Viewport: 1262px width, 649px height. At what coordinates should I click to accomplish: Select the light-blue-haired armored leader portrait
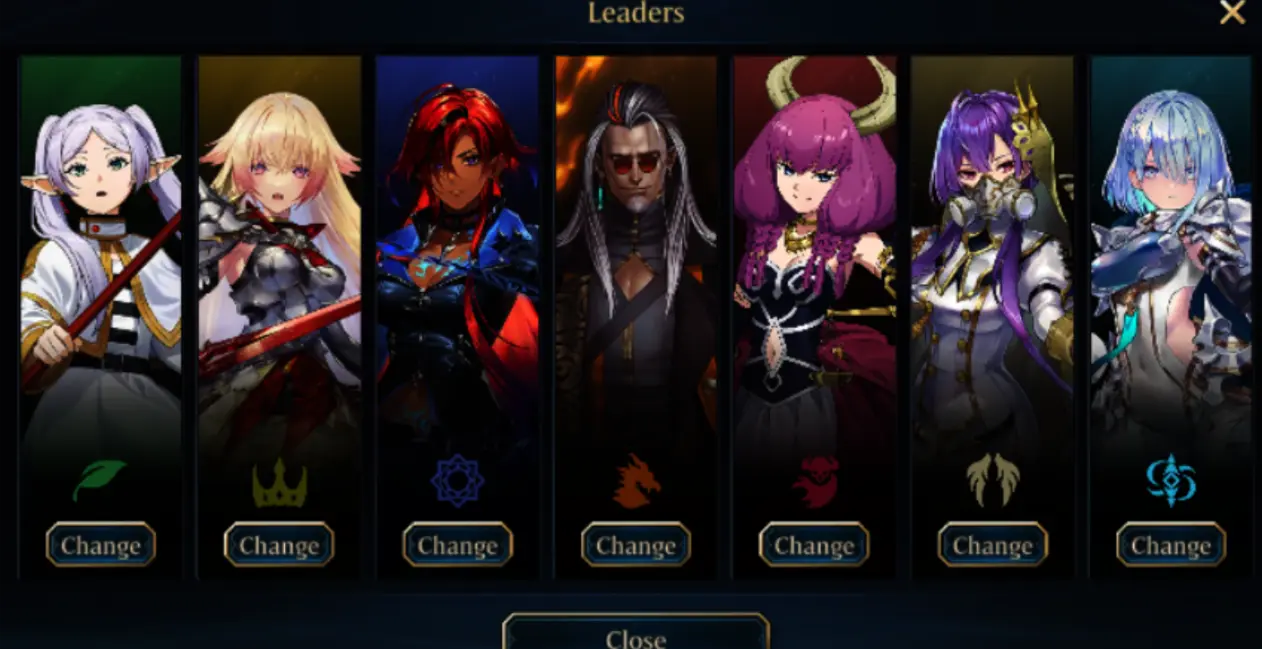(1171, 250)
